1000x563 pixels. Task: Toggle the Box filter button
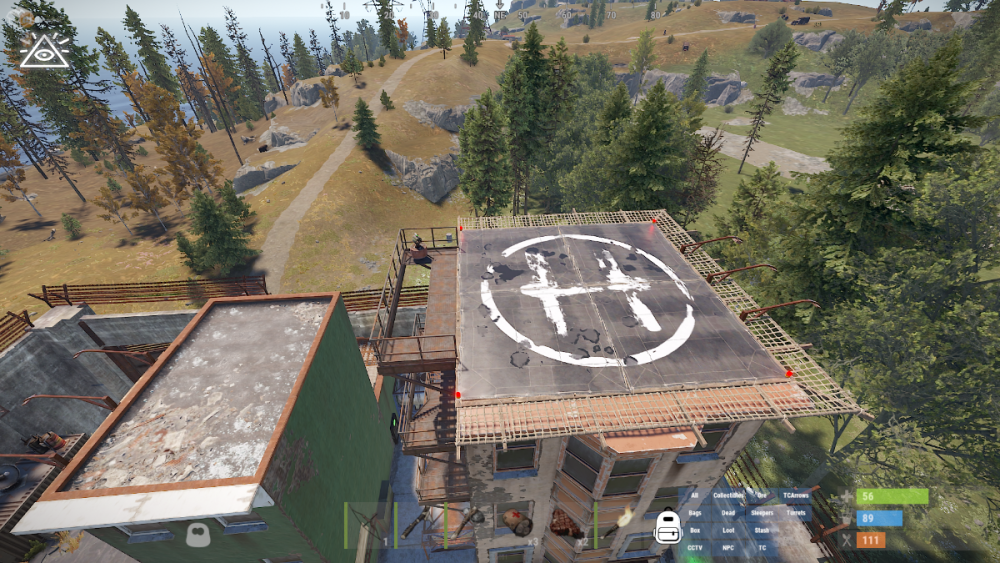click(695, 530)
